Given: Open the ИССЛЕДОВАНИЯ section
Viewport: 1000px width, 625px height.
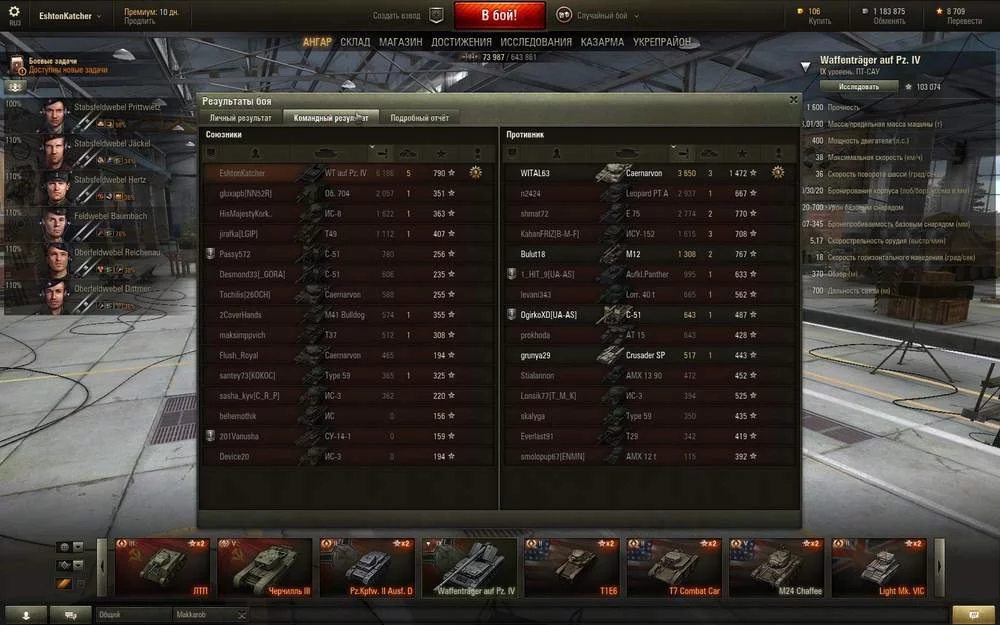Looking at the screenshot, I should click(x=536, y=42).
